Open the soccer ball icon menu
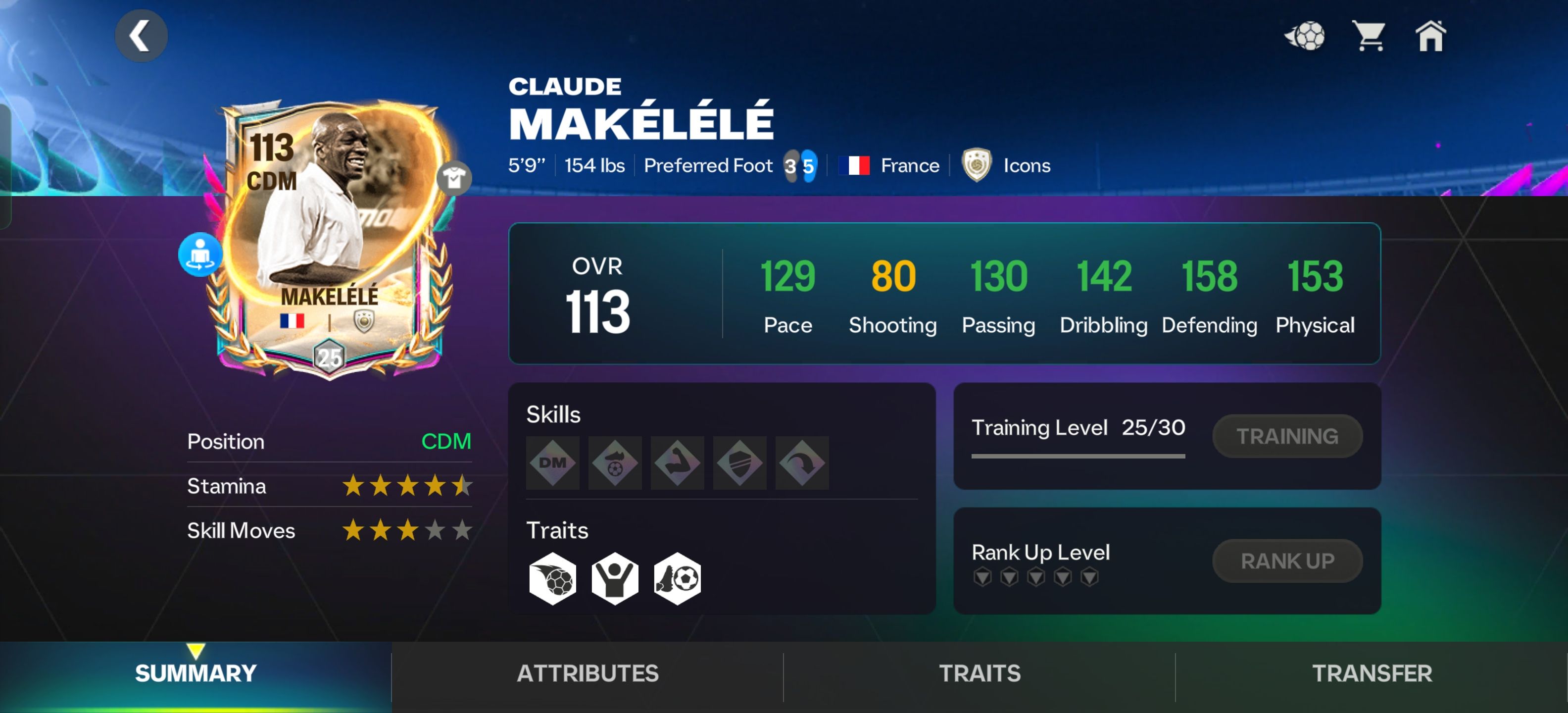Screen dimensions: 1568x713 [x=1305, y=36]
